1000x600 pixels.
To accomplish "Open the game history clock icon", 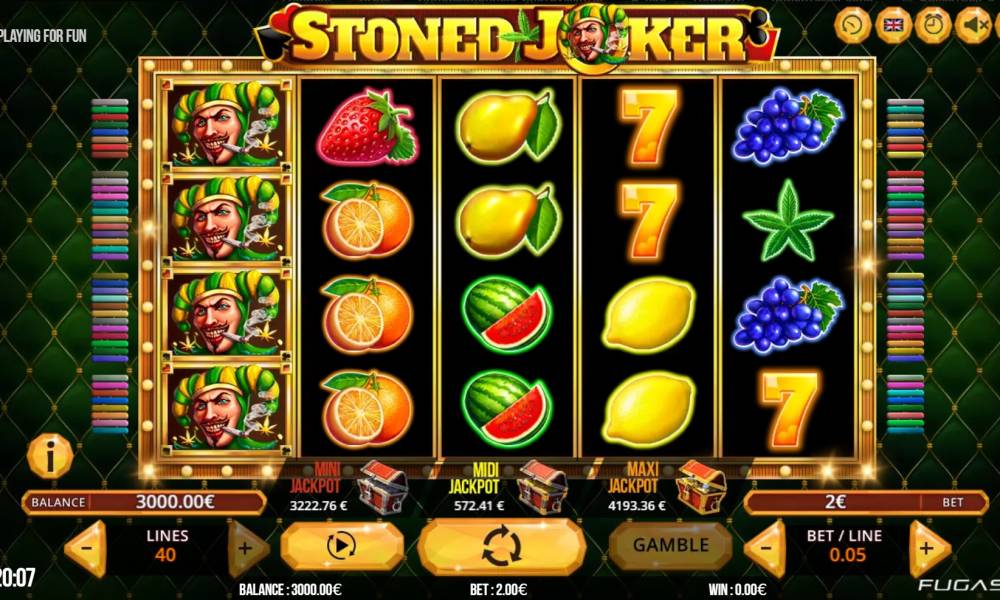I will coord(852,24).
